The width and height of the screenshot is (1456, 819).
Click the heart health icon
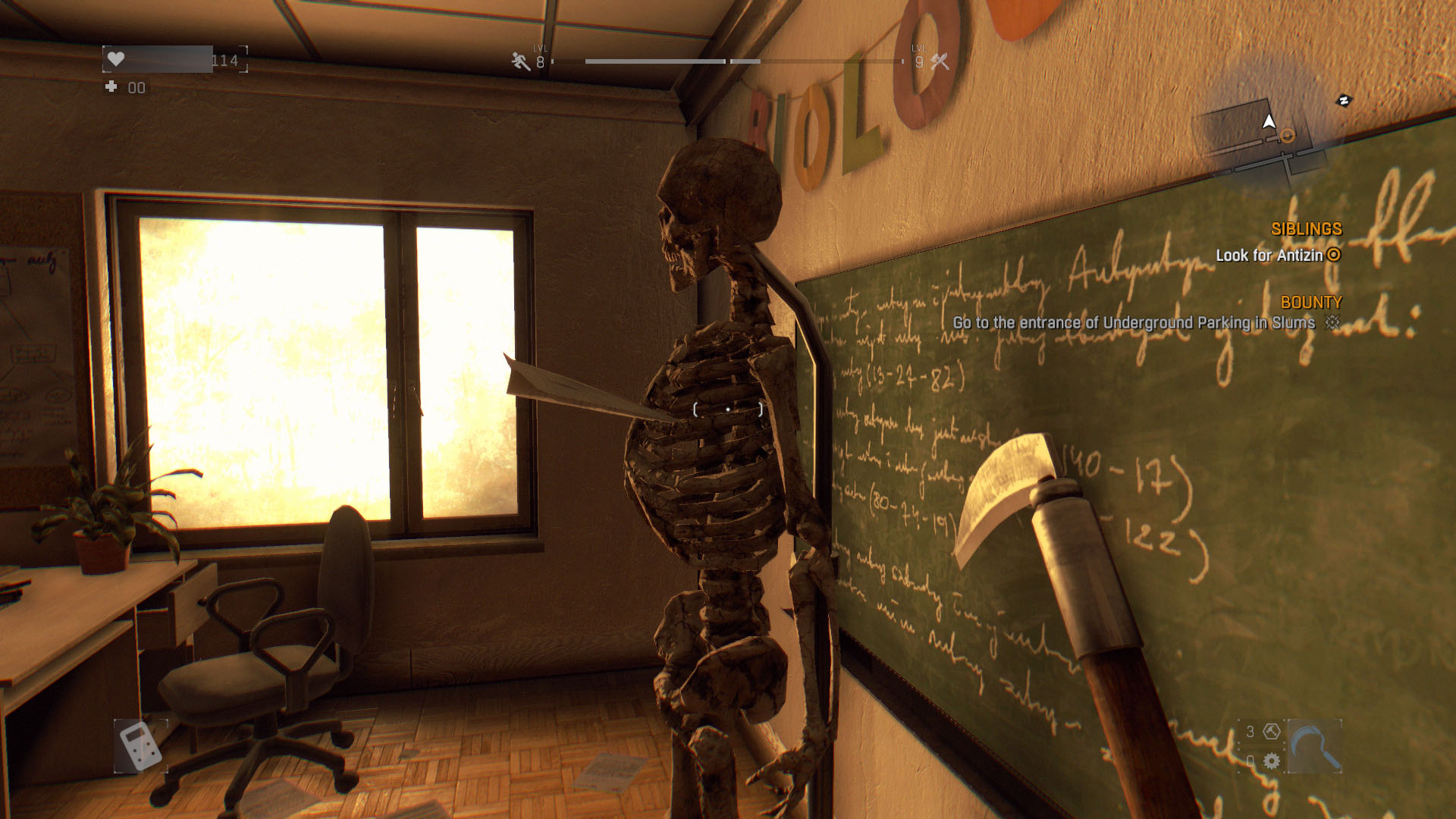coord(116,59)
